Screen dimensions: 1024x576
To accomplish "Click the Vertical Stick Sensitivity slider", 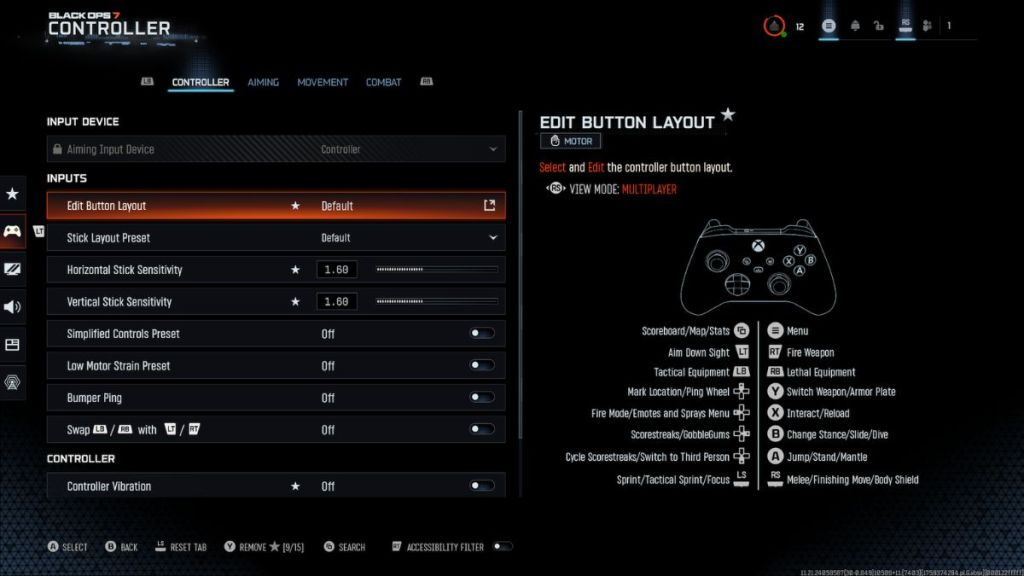I will coord(436,302).
